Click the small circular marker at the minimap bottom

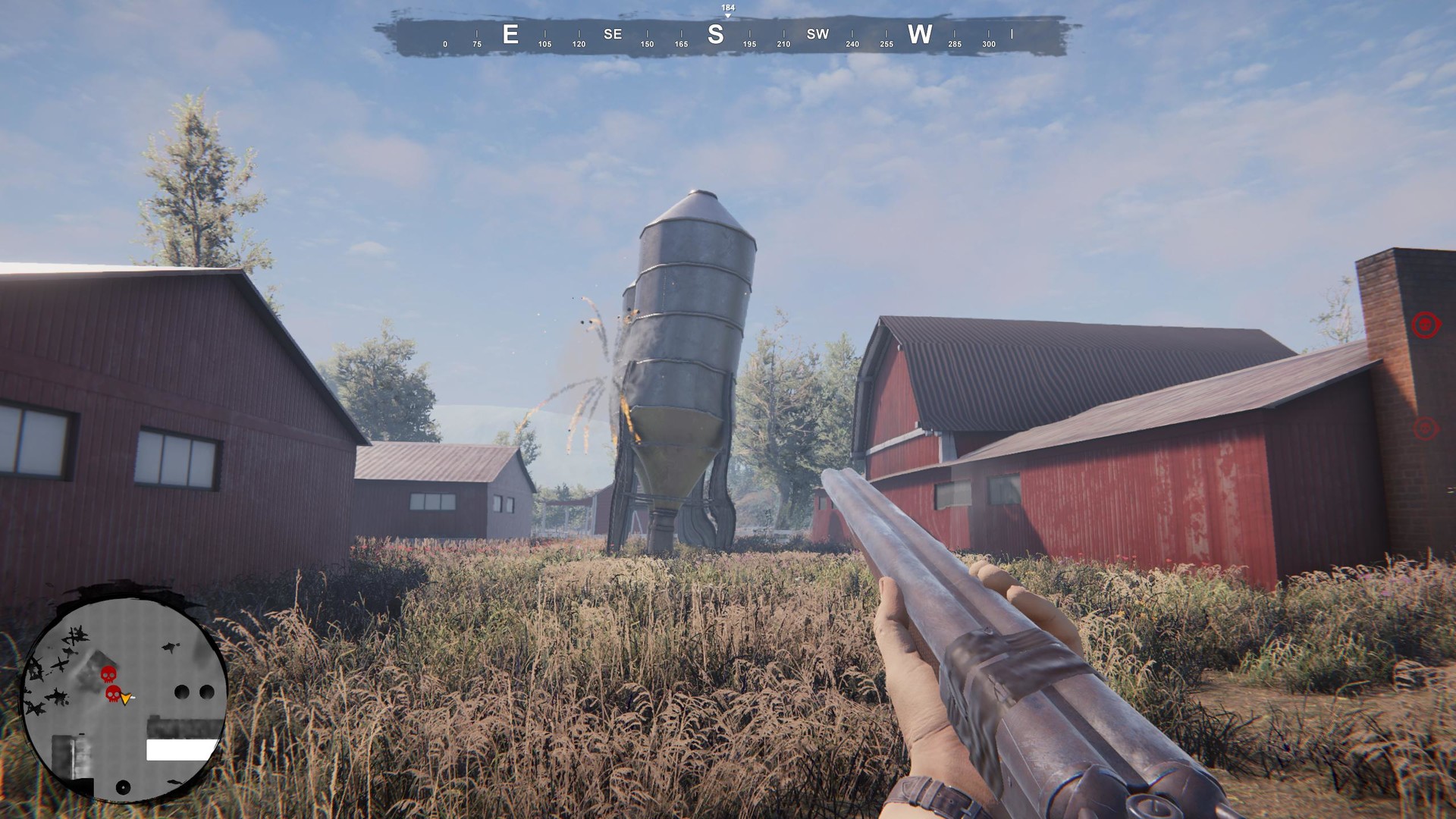tap(123, 787)
